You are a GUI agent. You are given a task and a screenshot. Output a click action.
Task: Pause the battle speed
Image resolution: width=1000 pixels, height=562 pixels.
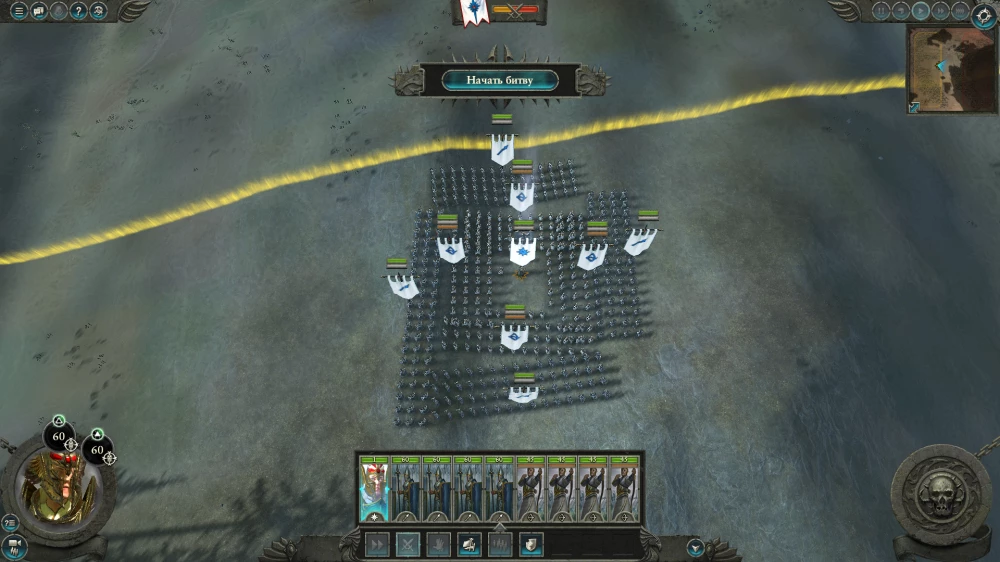coord(881,11)
